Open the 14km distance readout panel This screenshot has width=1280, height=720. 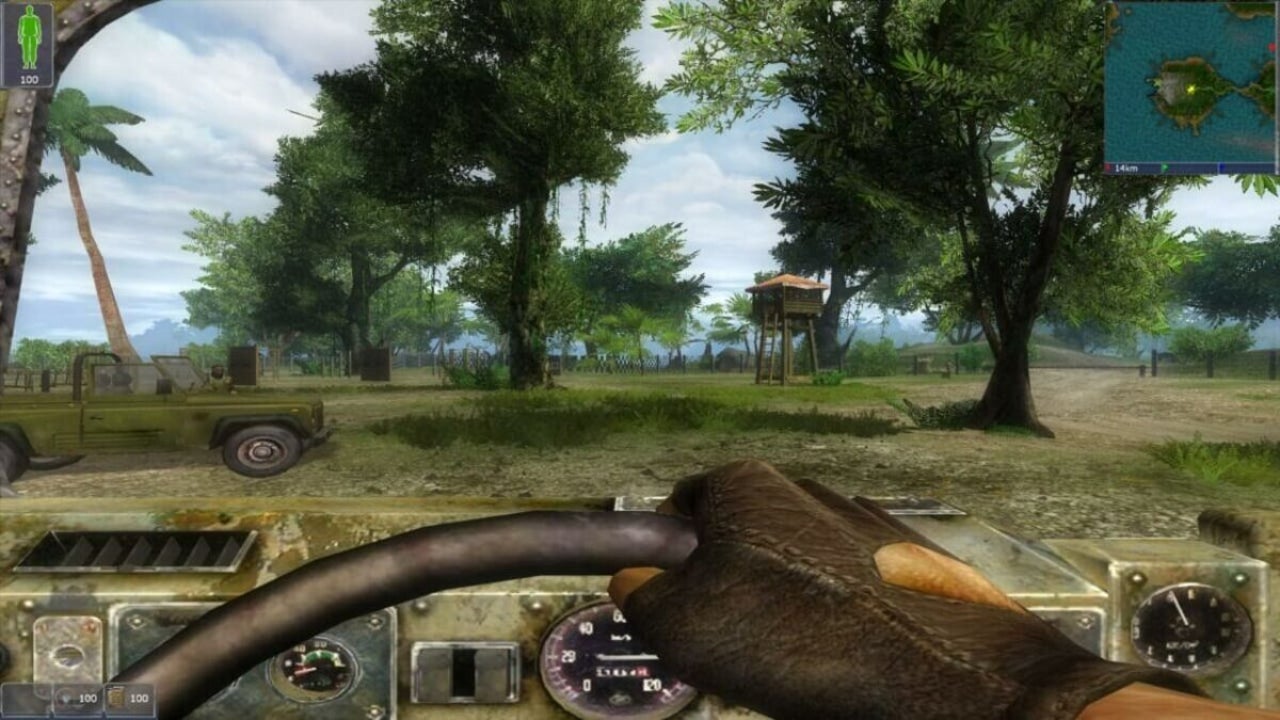tap(1125, 166)
